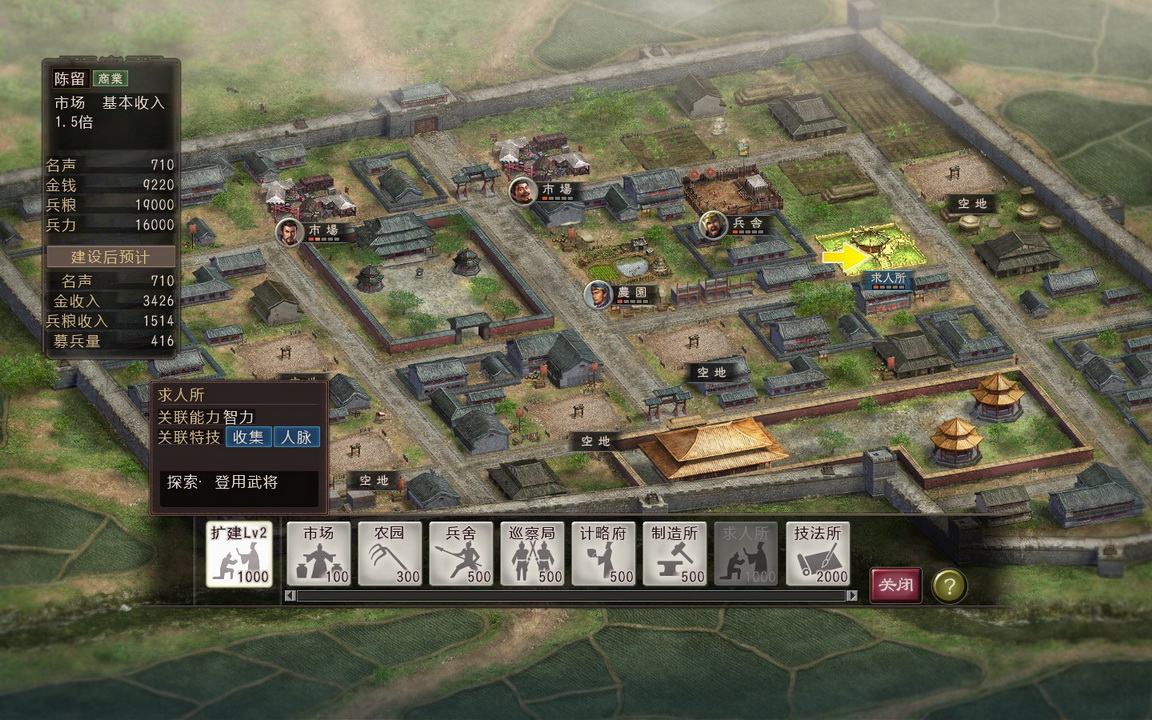Click the greyed-out 求人所 build option
This screenshot has width=1152, height=720.
coord(746,554)
